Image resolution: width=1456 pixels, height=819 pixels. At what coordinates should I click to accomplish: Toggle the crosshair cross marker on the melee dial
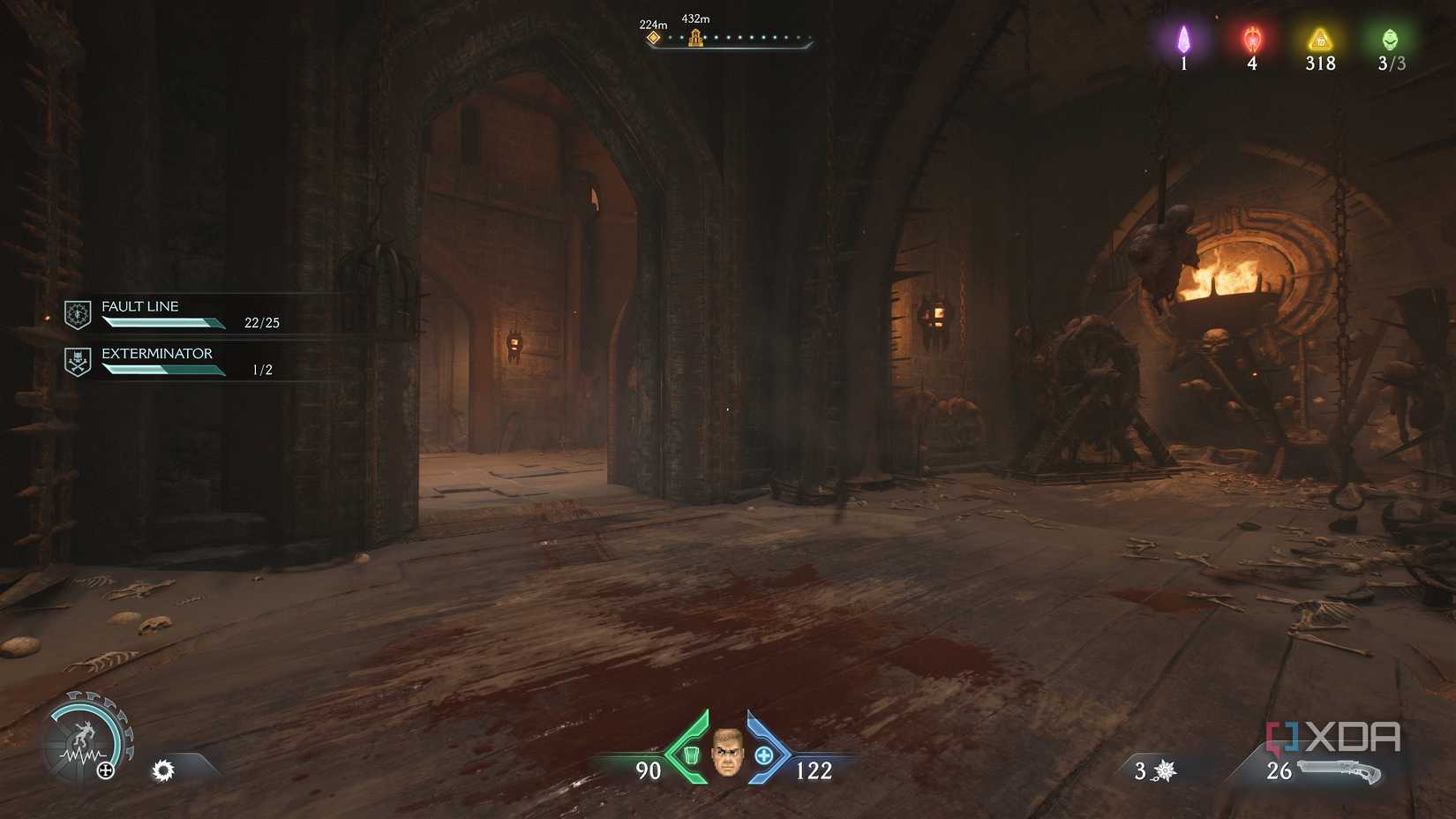[x=105, y=770]
